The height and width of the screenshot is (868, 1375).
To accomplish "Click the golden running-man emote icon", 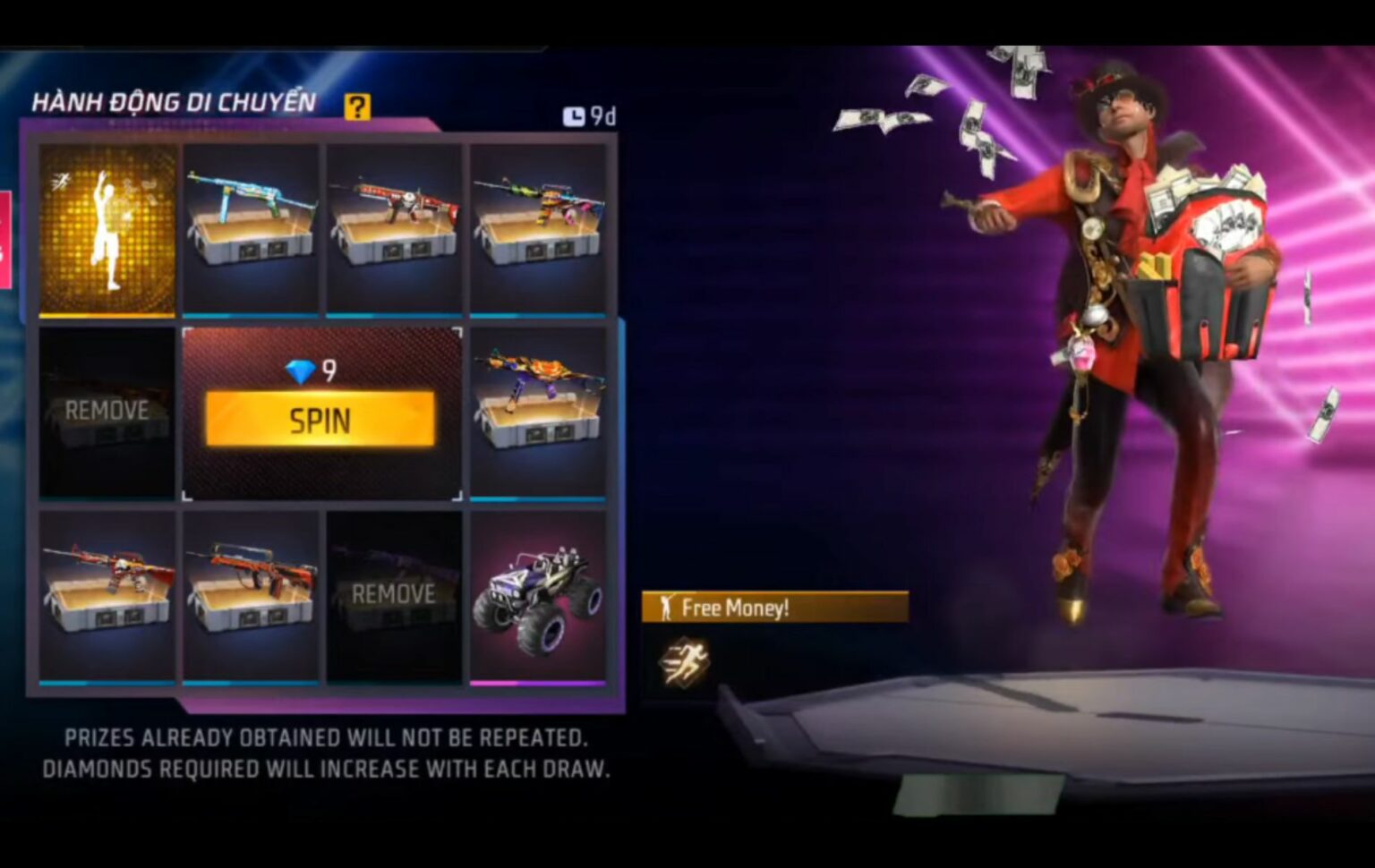I will (687, 662).
